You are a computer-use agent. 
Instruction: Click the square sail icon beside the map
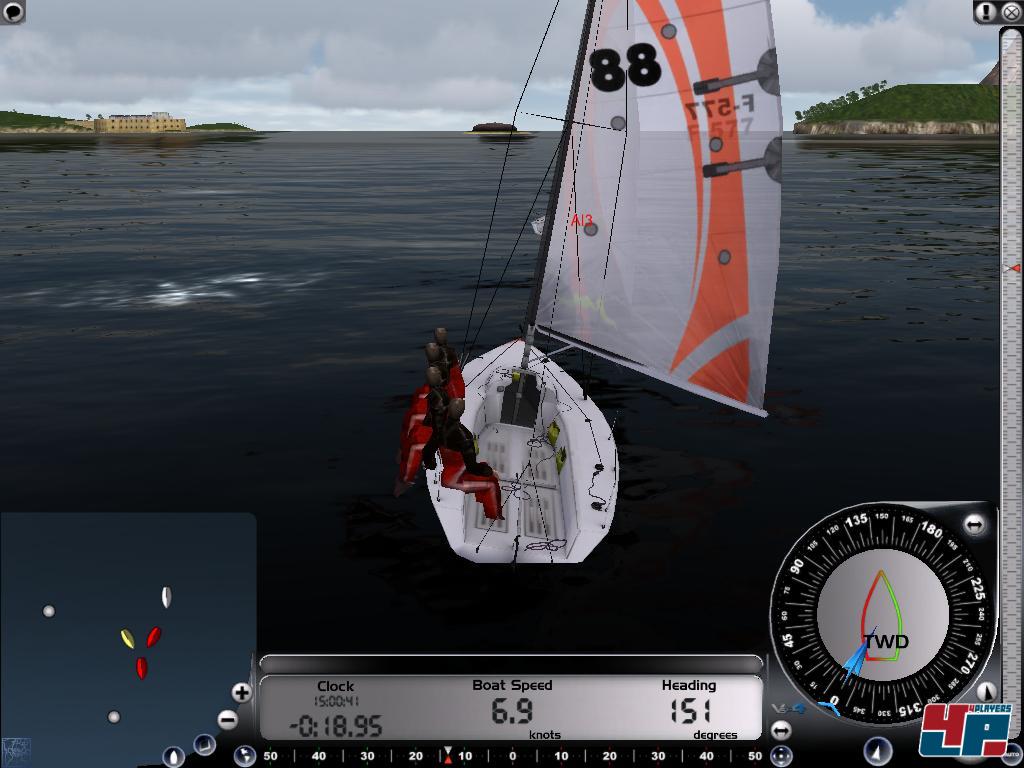tap(204, 744)
